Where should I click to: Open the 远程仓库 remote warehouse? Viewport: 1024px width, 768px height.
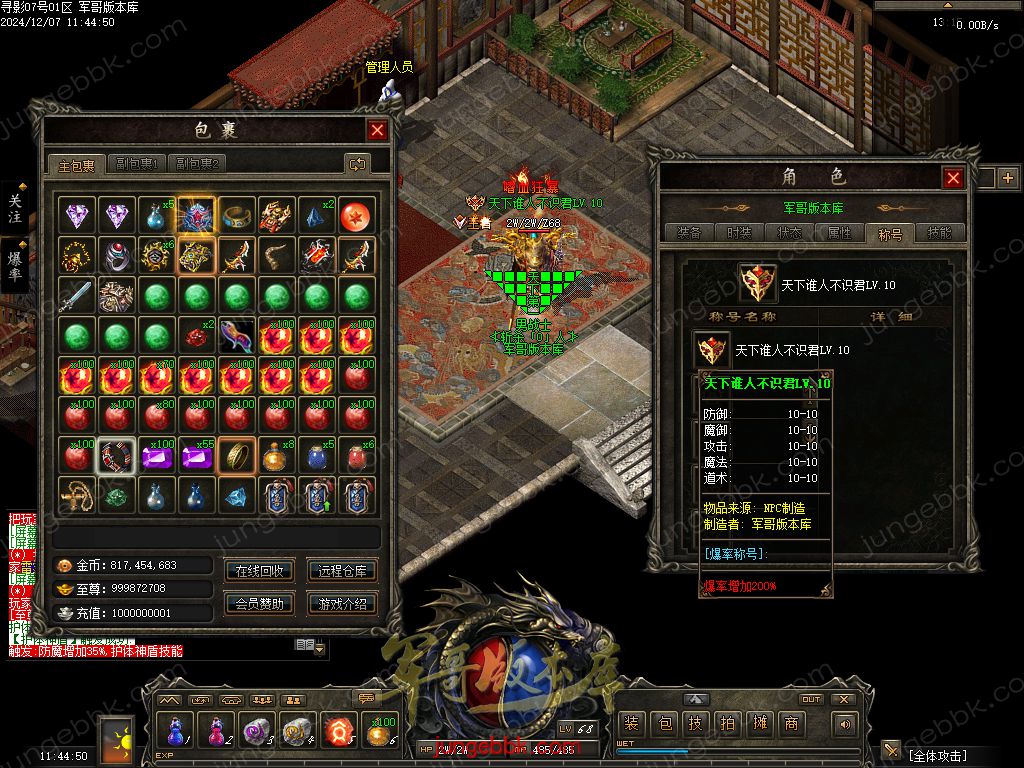click(342, 571)
